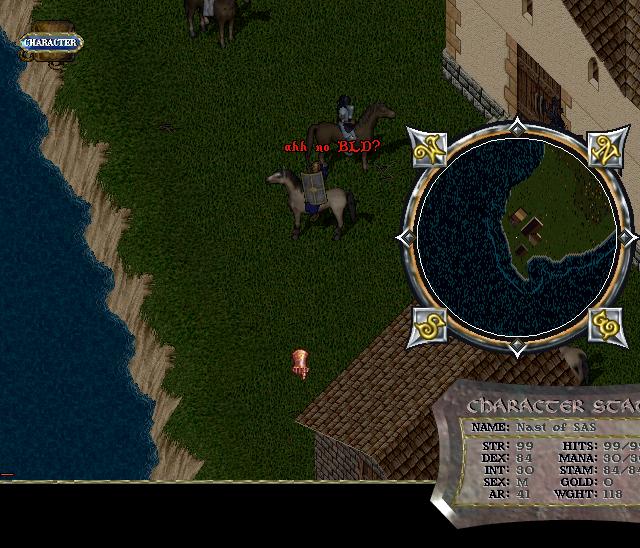Viewport: 640px width, 548px height.
Task: Click the circular radar minimap
Action: click(x=516, y=238)
